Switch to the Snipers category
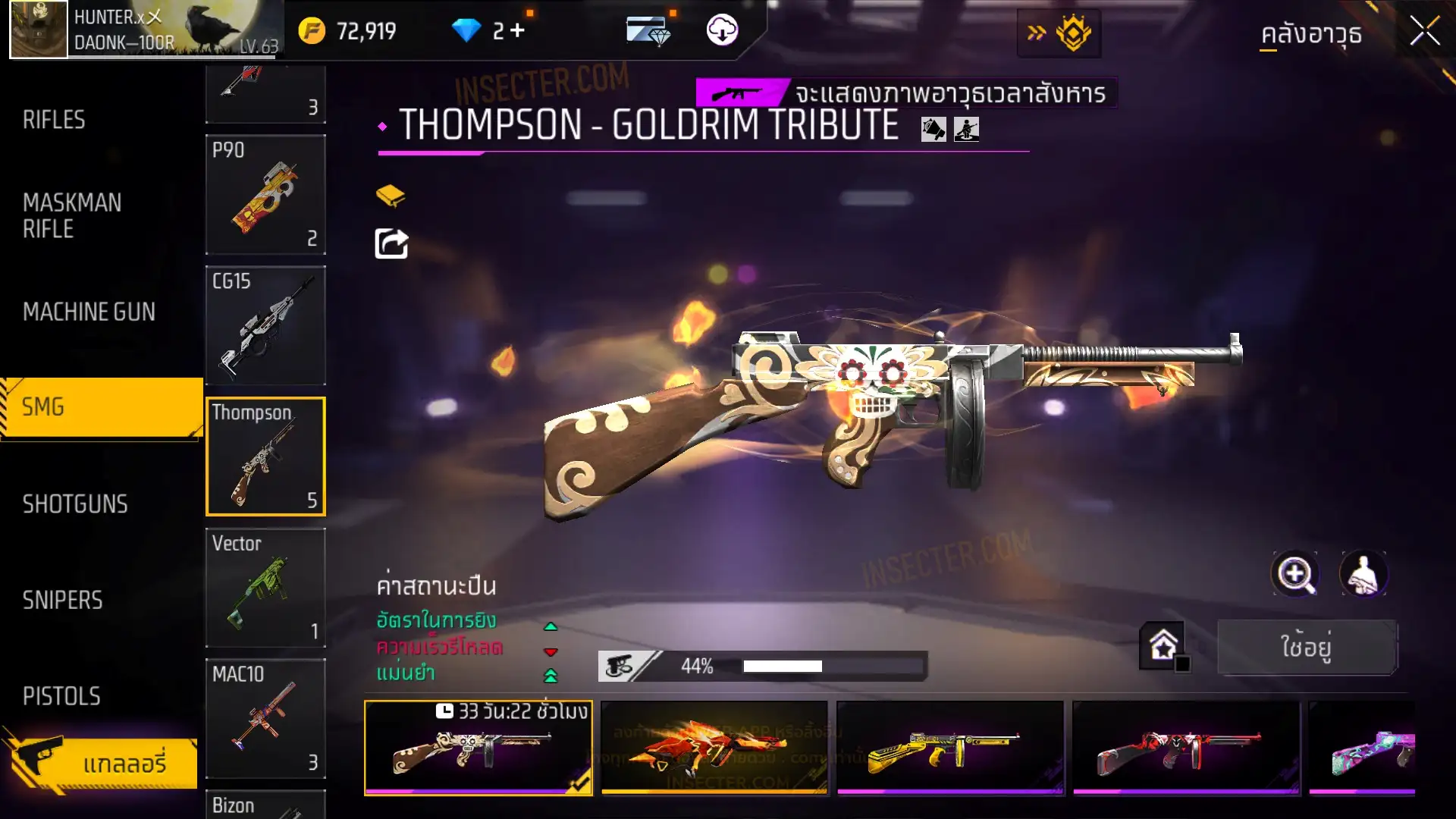1456x819 pixels. pos(62,601)
